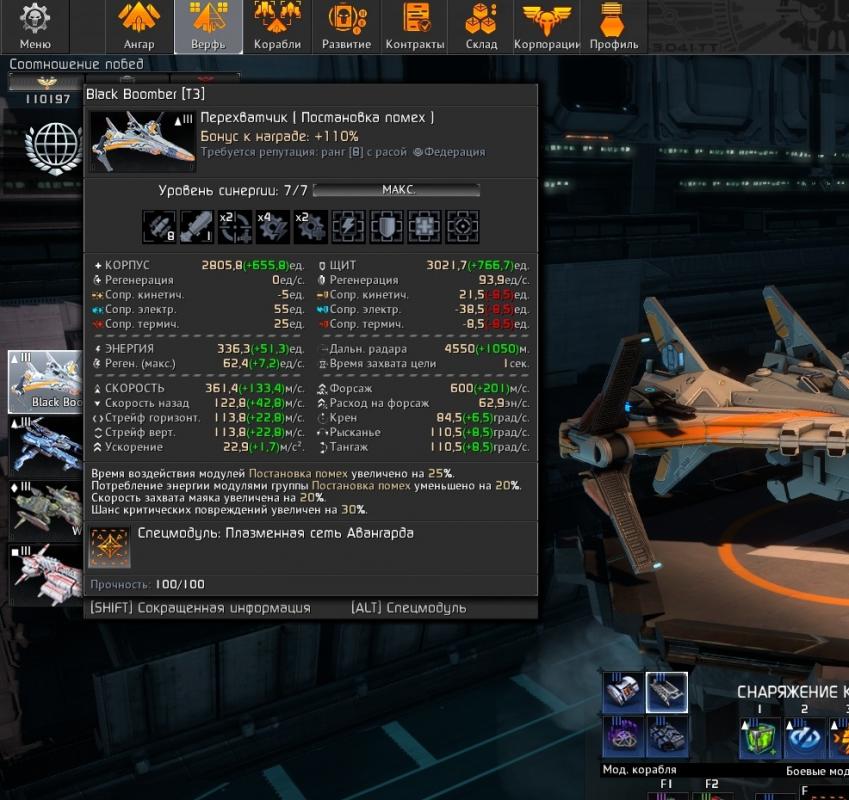Choose the dark armor plates ship modifier
849x800 pixels.
[666, 738]
